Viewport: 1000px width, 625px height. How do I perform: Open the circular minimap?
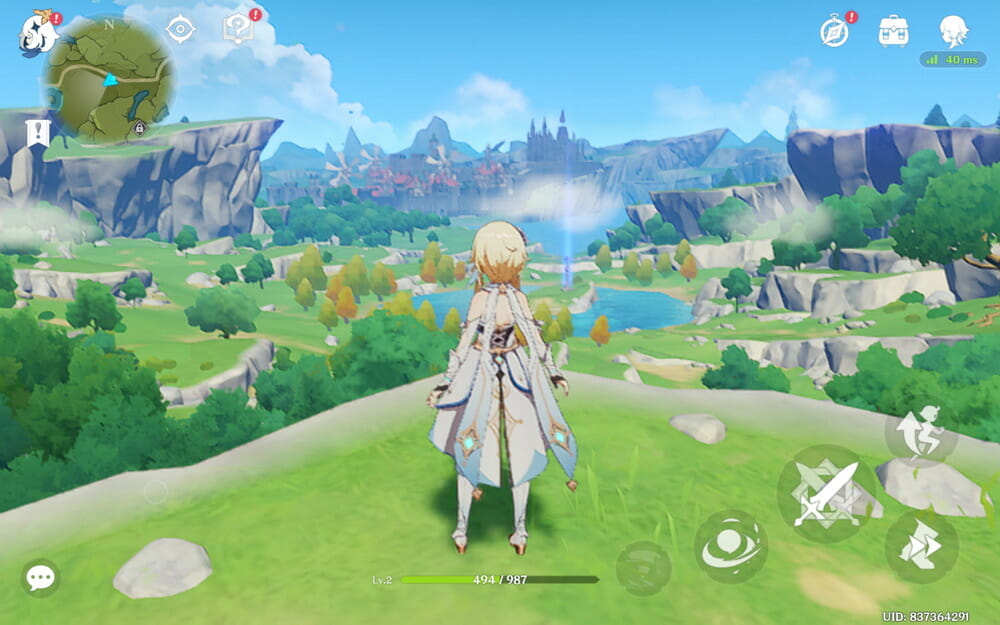pyautogui.click(x=110, y=78)
